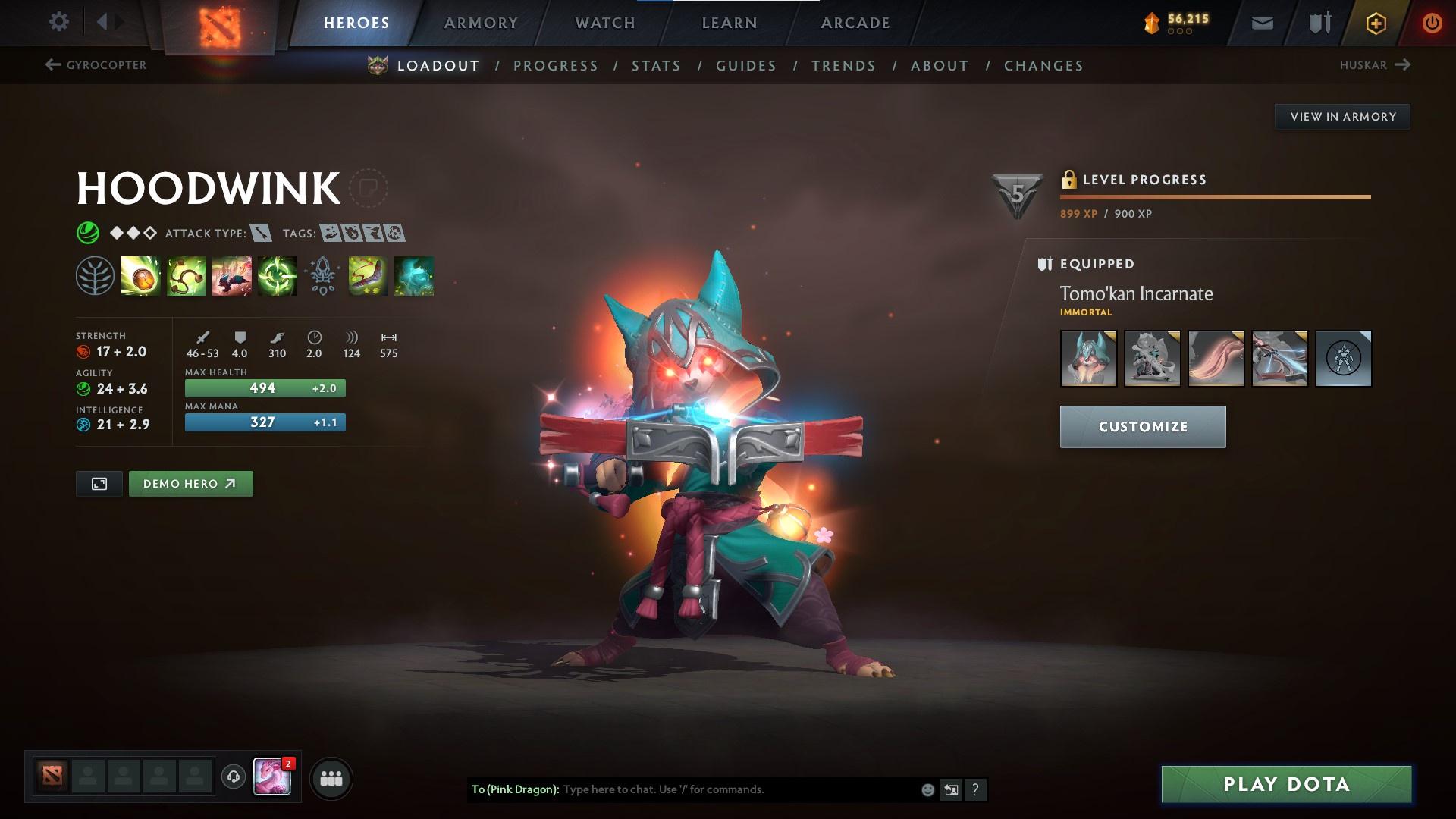Toggle the fullscreen hero preview button
The height and width of the screenshot is (819, 1456).
(x=99, y=483)
